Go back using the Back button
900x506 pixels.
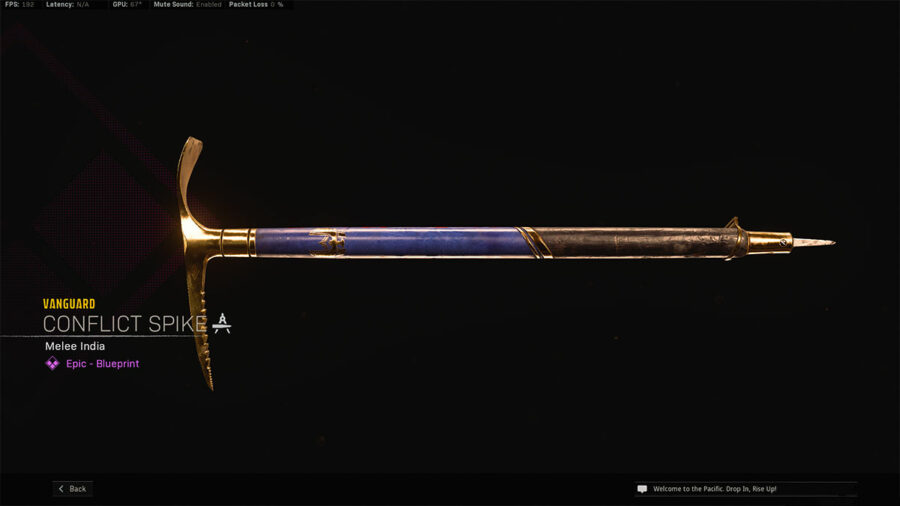pos(73,489)
